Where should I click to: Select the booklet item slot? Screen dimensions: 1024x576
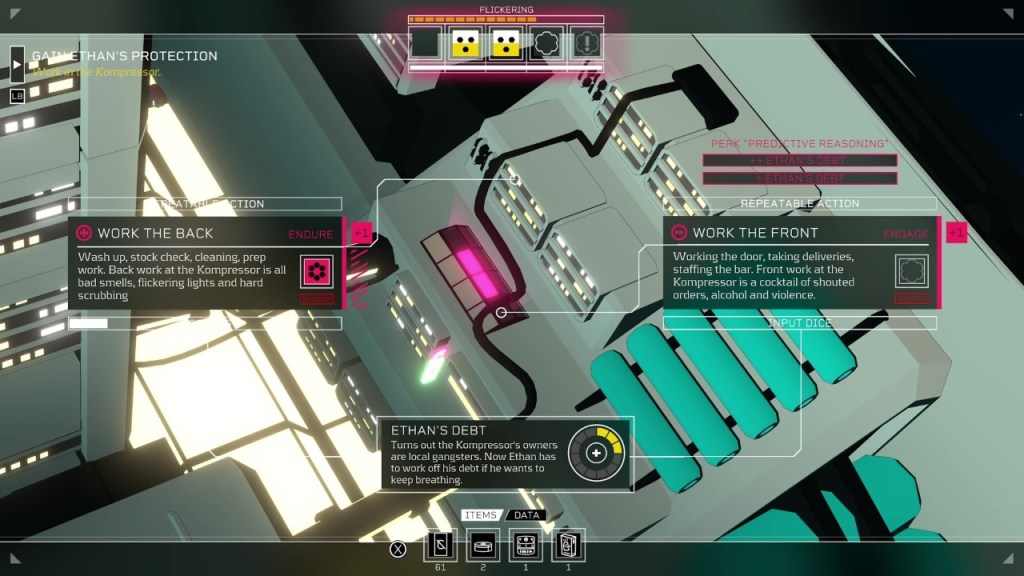568,545
